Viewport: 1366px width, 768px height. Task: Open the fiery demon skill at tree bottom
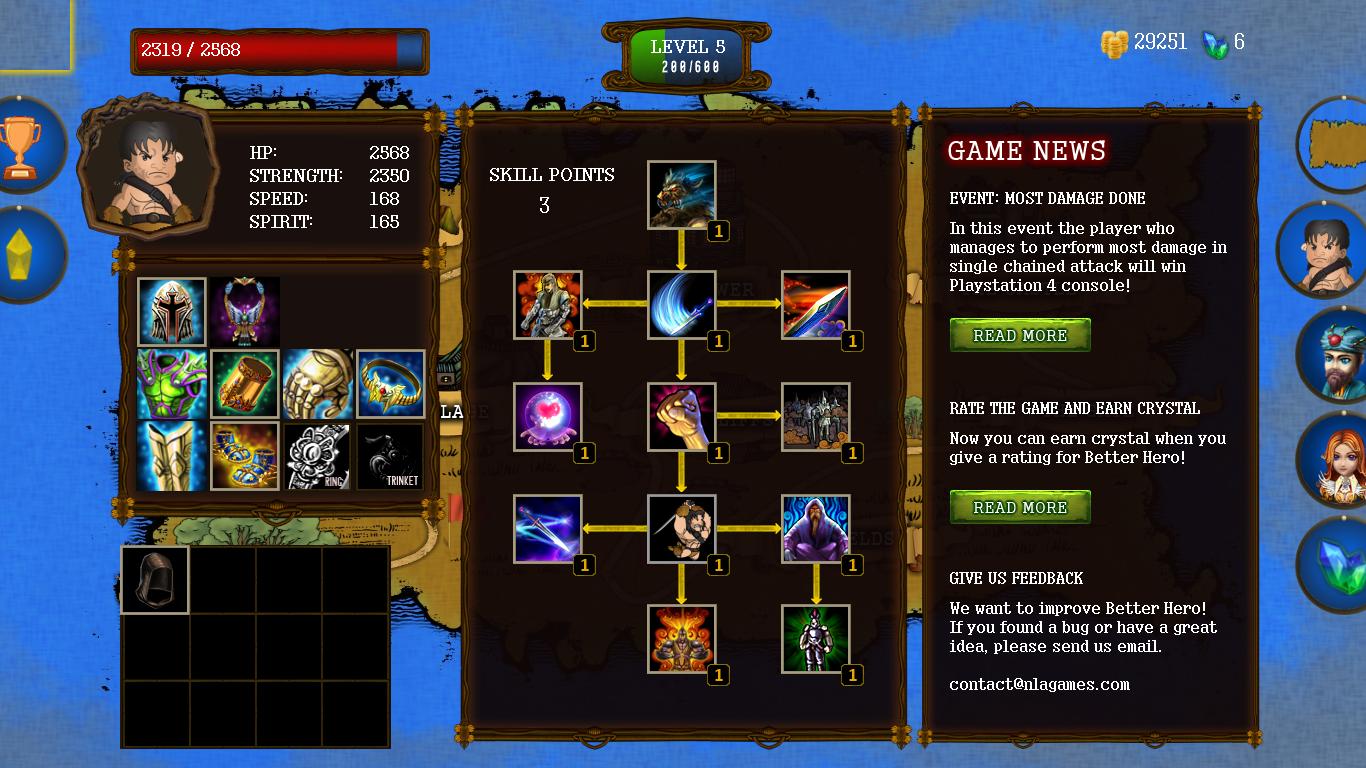tap(682, 640)
